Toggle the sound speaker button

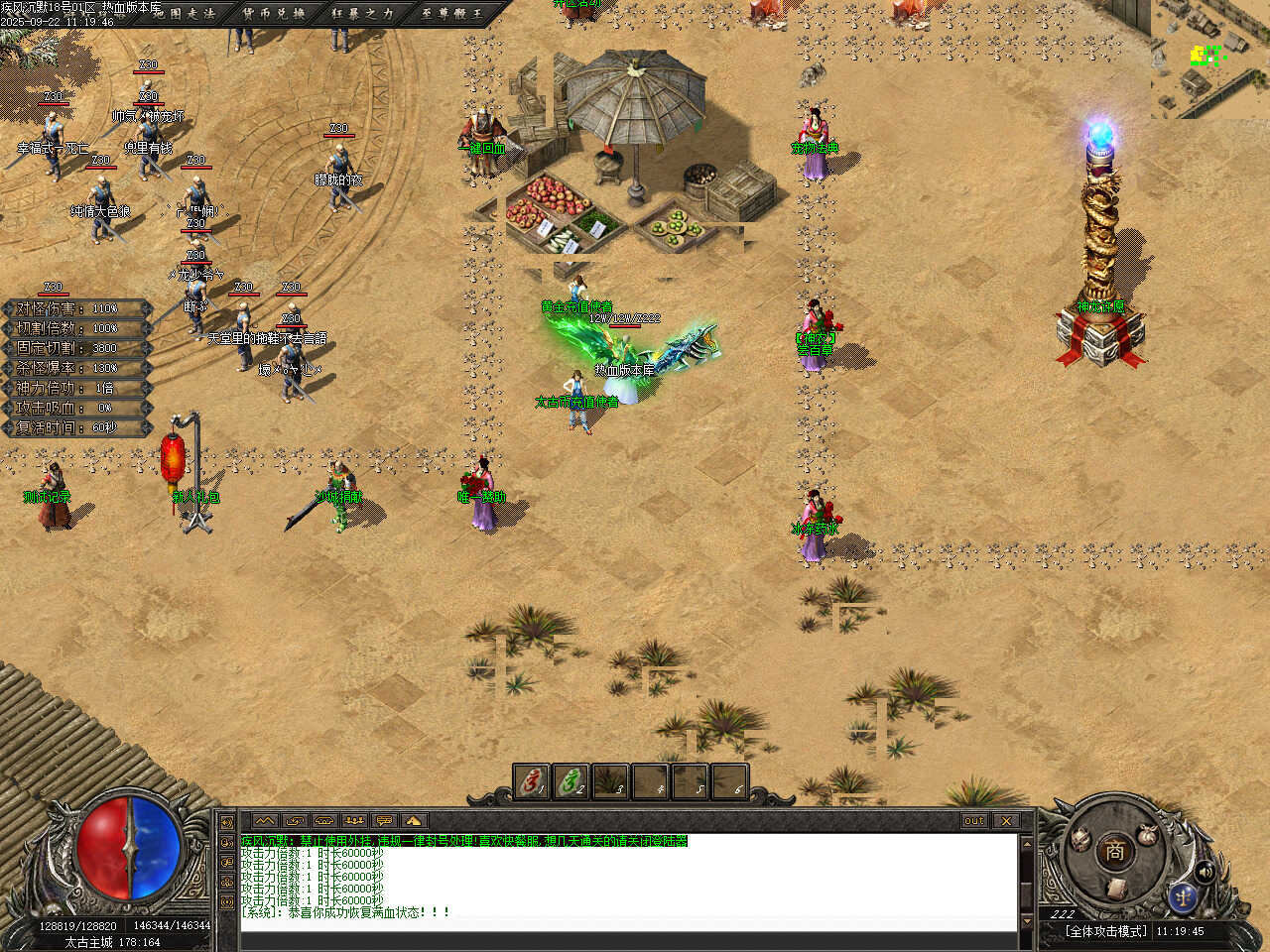(1206, 872)
